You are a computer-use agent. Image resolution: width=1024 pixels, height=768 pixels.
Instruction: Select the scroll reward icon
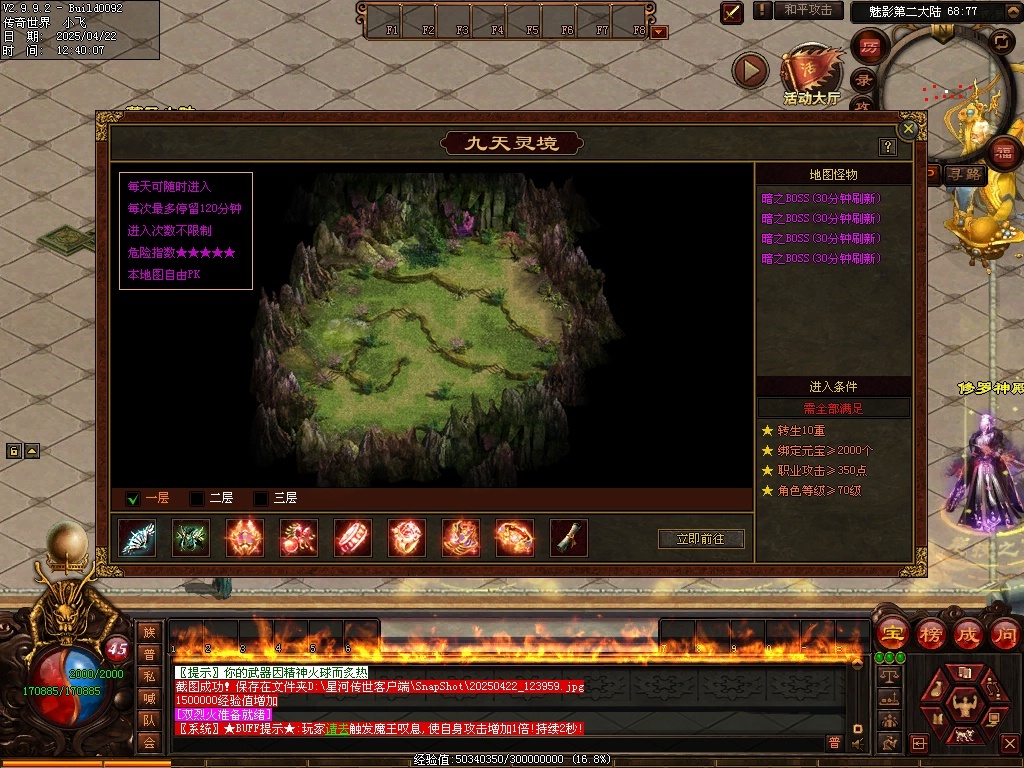(568, 538)
